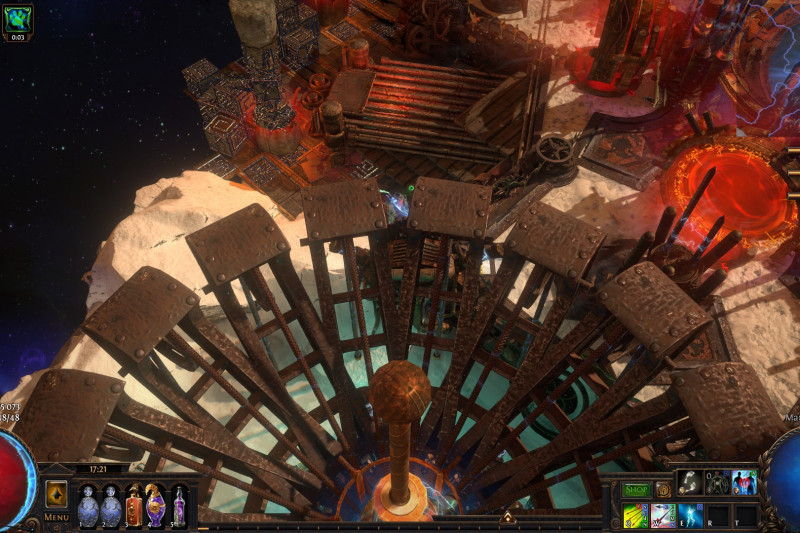Screen dimensions: 800x533
Task: Activate the yellow-green arrows skill
Action: [636, 515]
